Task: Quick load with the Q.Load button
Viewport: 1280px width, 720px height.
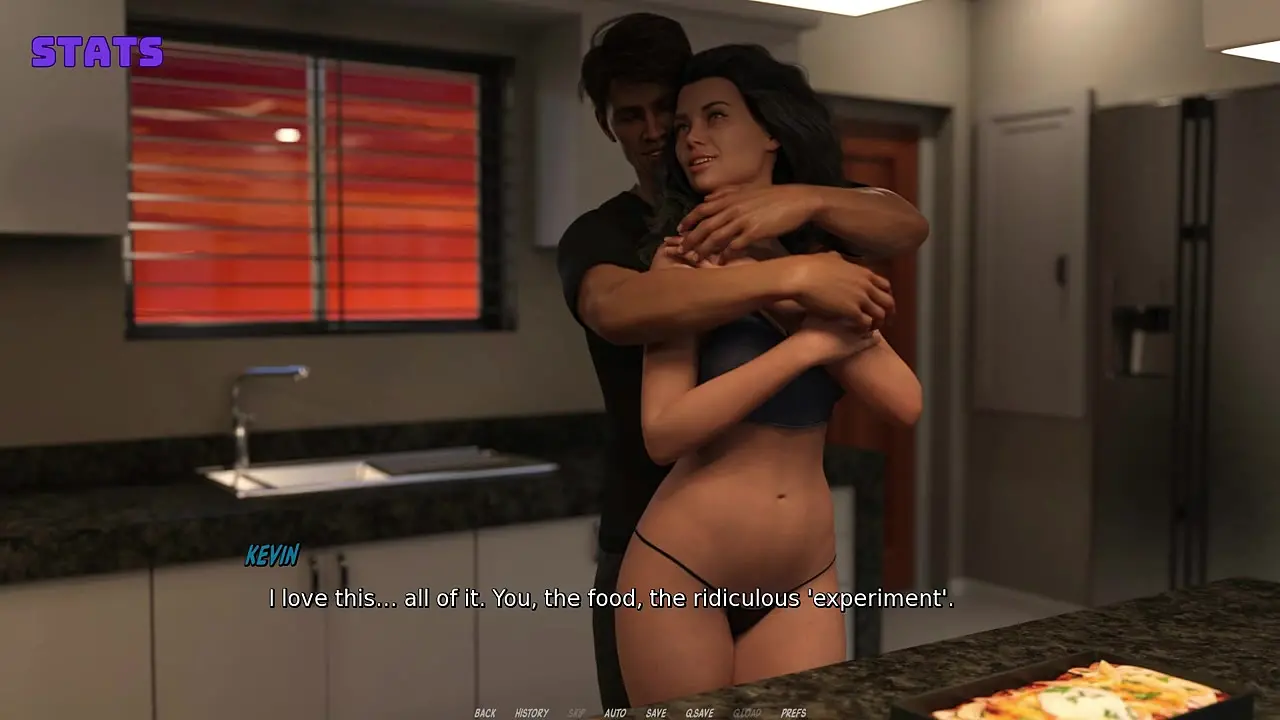Action: pos(746,713)
